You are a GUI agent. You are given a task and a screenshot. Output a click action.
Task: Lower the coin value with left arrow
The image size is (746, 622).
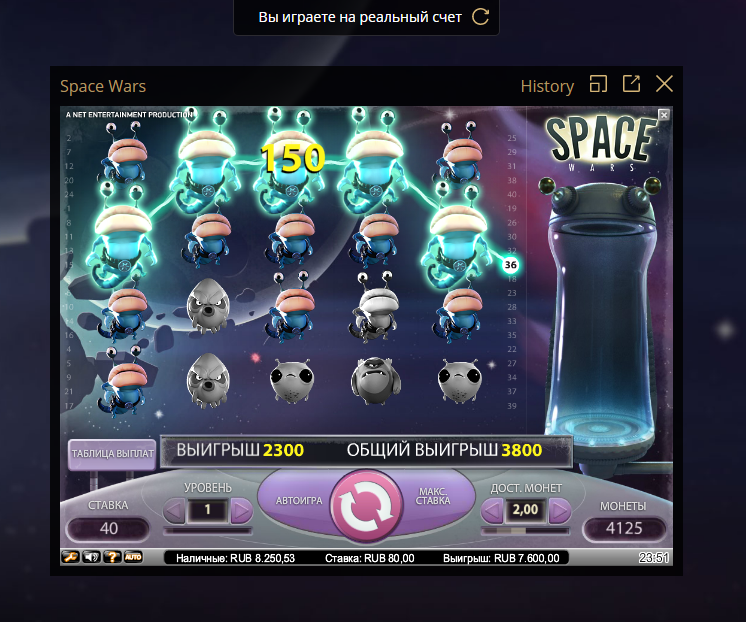point(492,511)
